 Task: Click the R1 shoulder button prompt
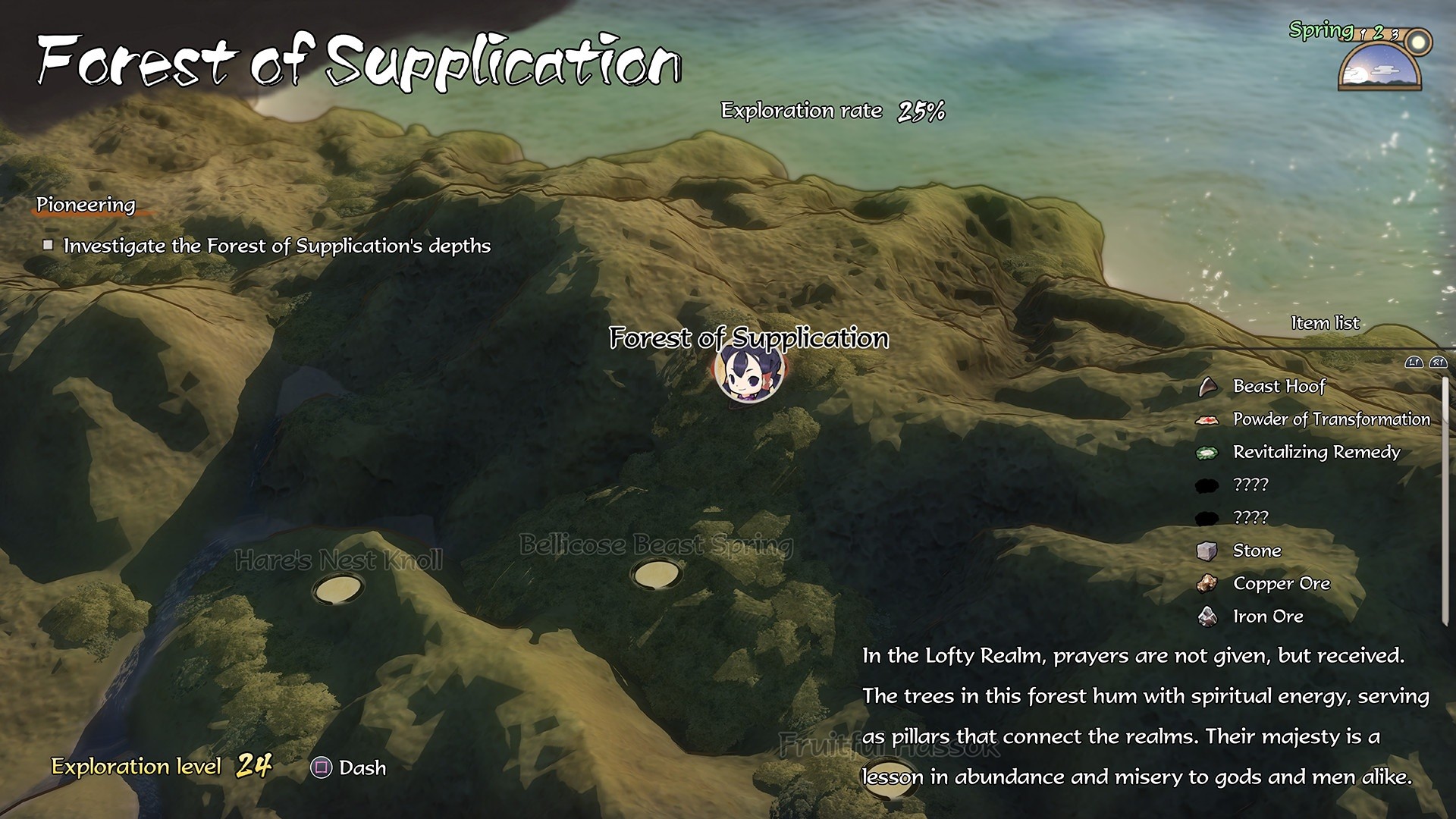pos(1438,363)
